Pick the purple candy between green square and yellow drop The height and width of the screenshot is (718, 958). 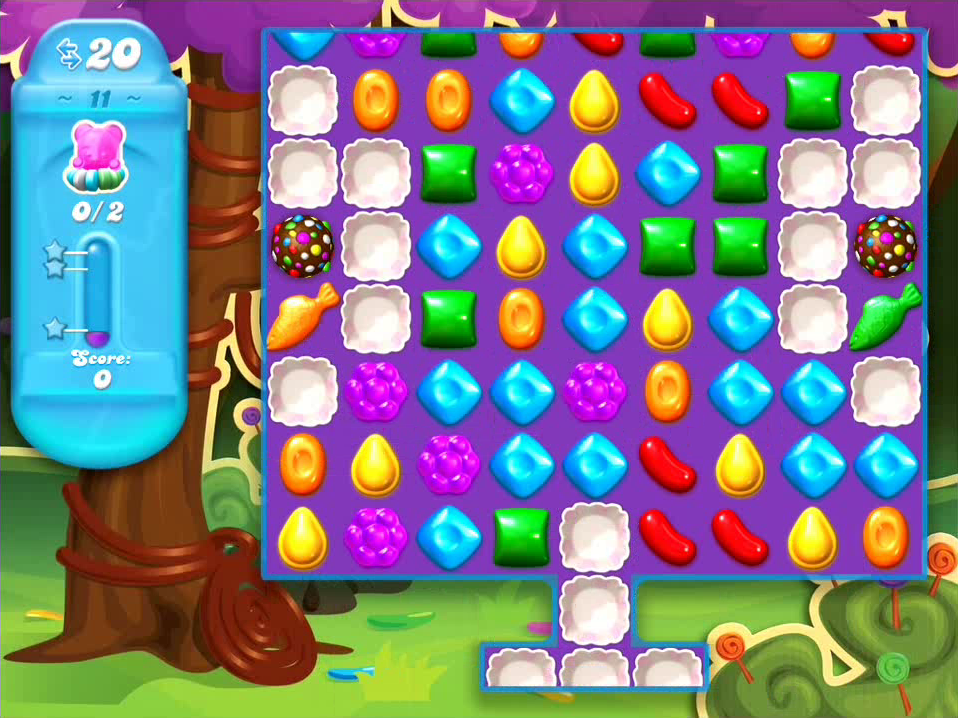(x=522, y=172)
